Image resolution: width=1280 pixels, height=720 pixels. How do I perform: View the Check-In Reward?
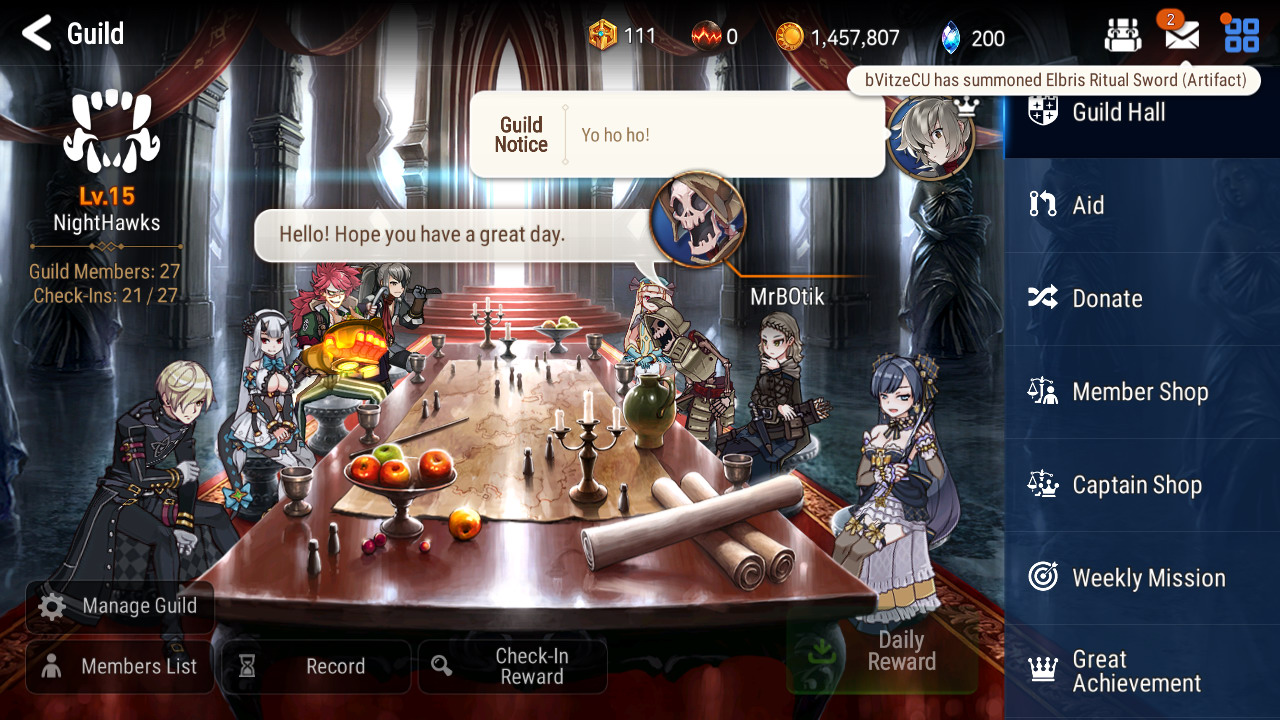[512, 667]
